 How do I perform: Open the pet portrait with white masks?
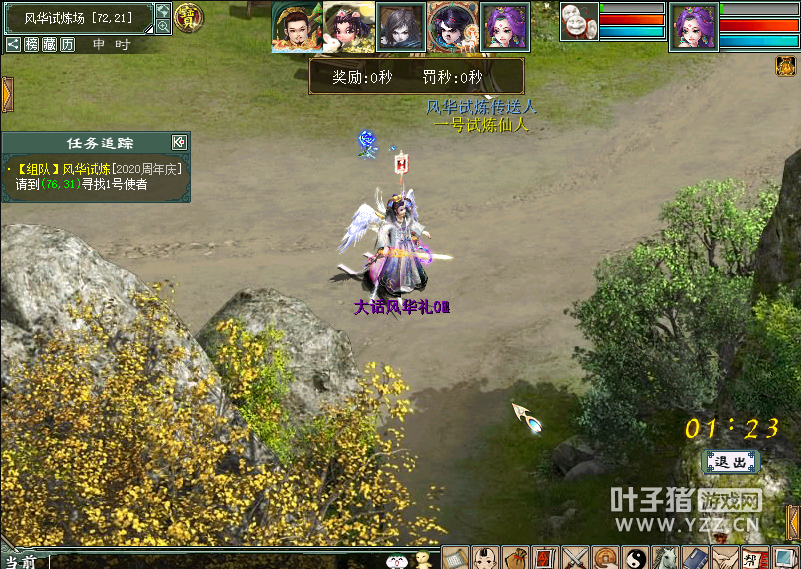[x=579, y=21]
